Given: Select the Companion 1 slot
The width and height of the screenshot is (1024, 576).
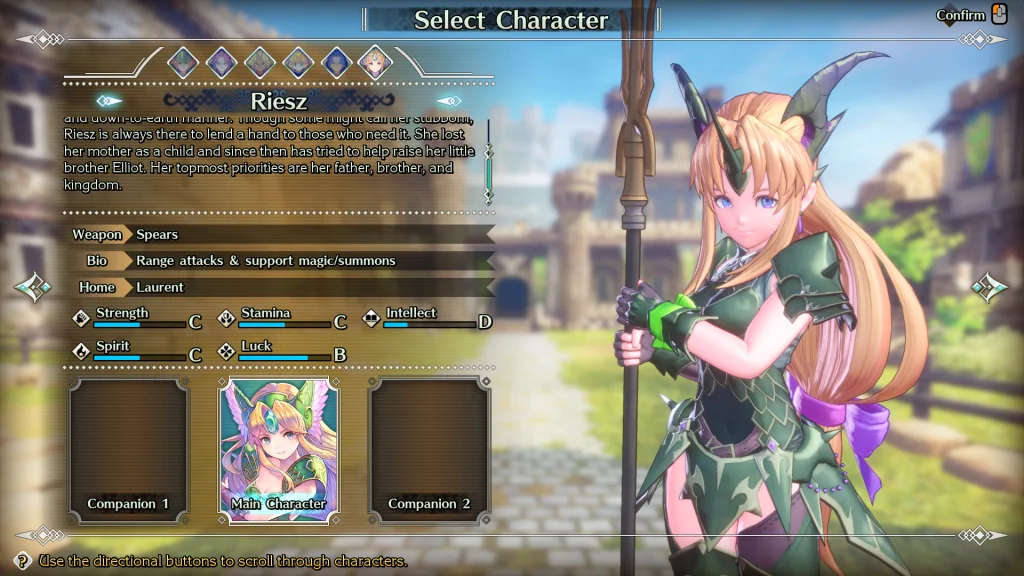Looking at the screenshot, I should coord(128,450).
